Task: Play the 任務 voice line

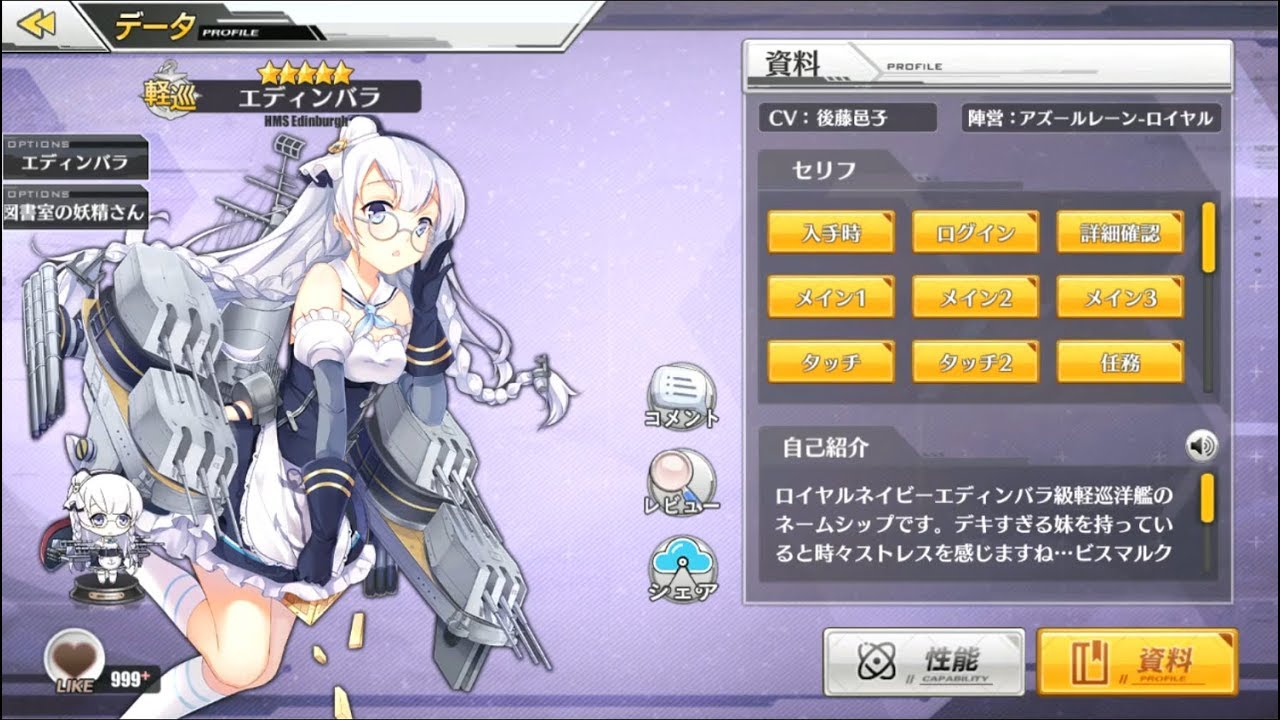Action: point(1120,362)
